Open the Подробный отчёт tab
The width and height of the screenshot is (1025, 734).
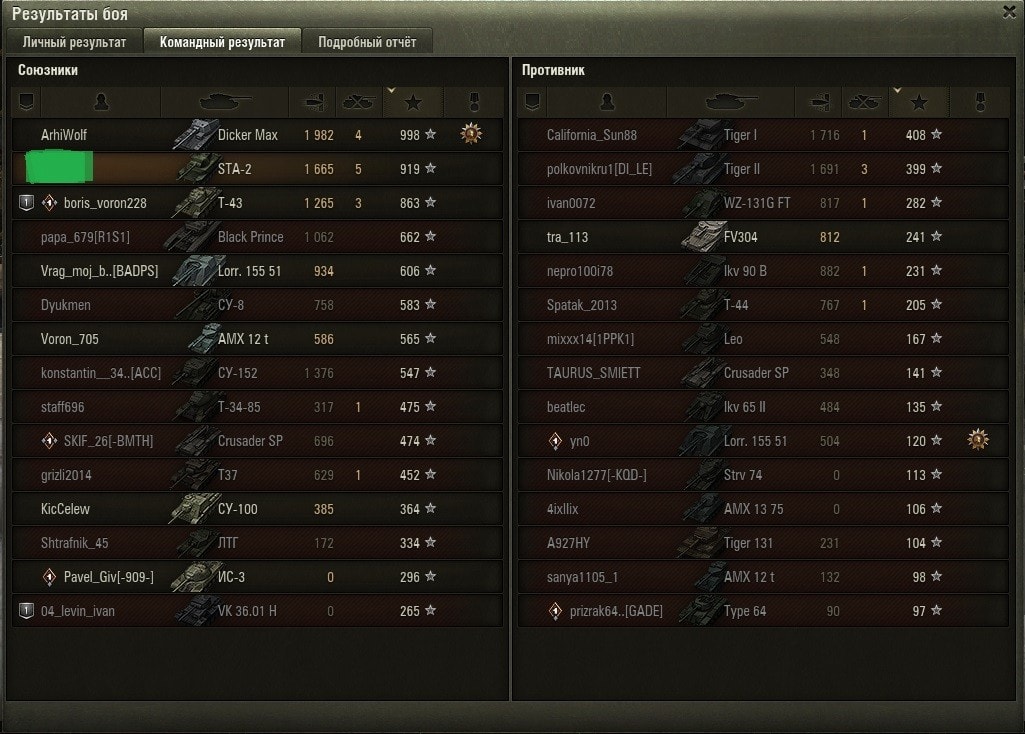[x=367, y=42]
